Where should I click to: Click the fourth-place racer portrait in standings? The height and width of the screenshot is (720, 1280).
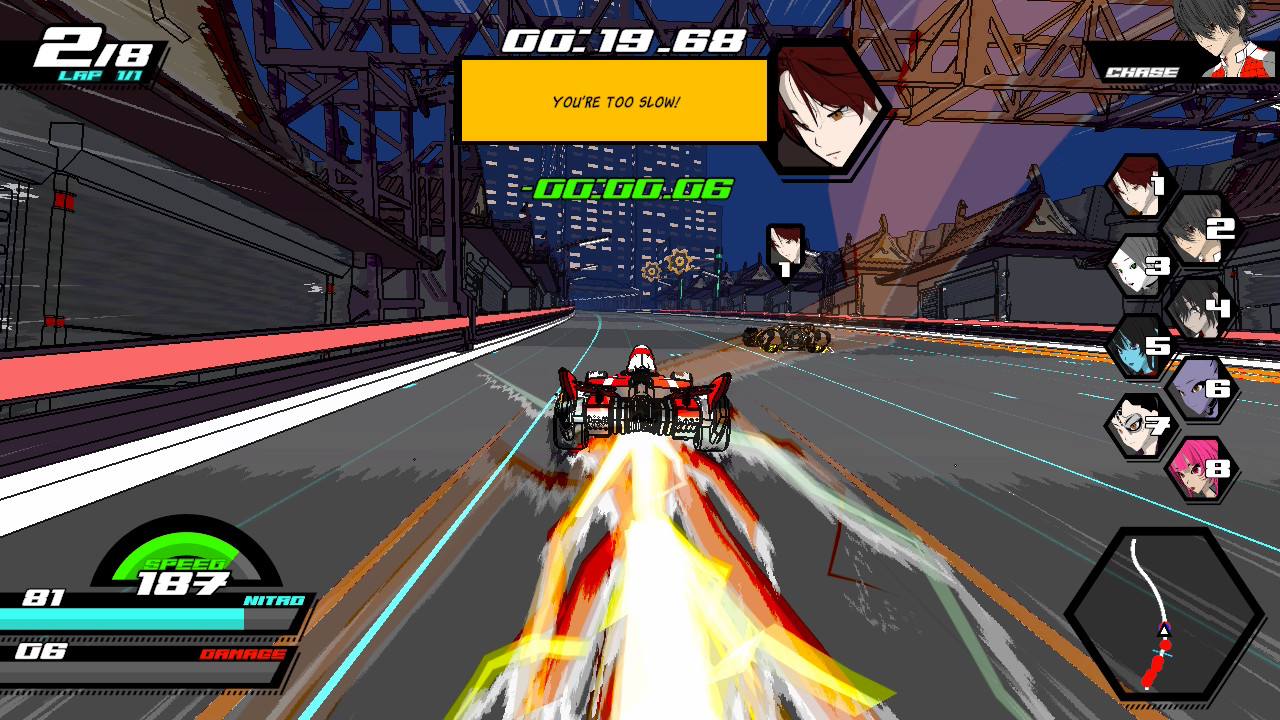[x=1197, y=306]
